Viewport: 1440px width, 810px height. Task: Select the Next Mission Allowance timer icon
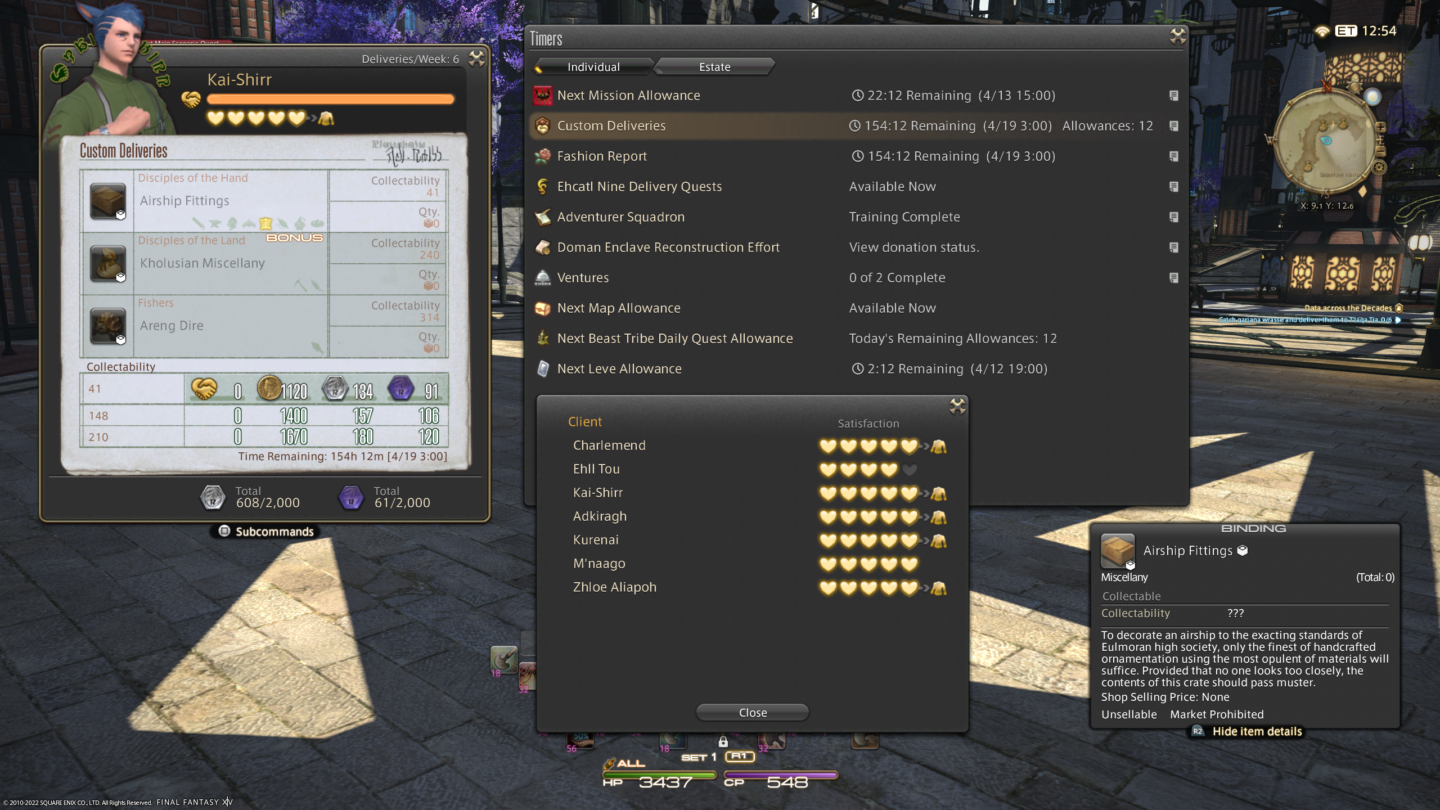pyautogui.click(x=542, y=94)
